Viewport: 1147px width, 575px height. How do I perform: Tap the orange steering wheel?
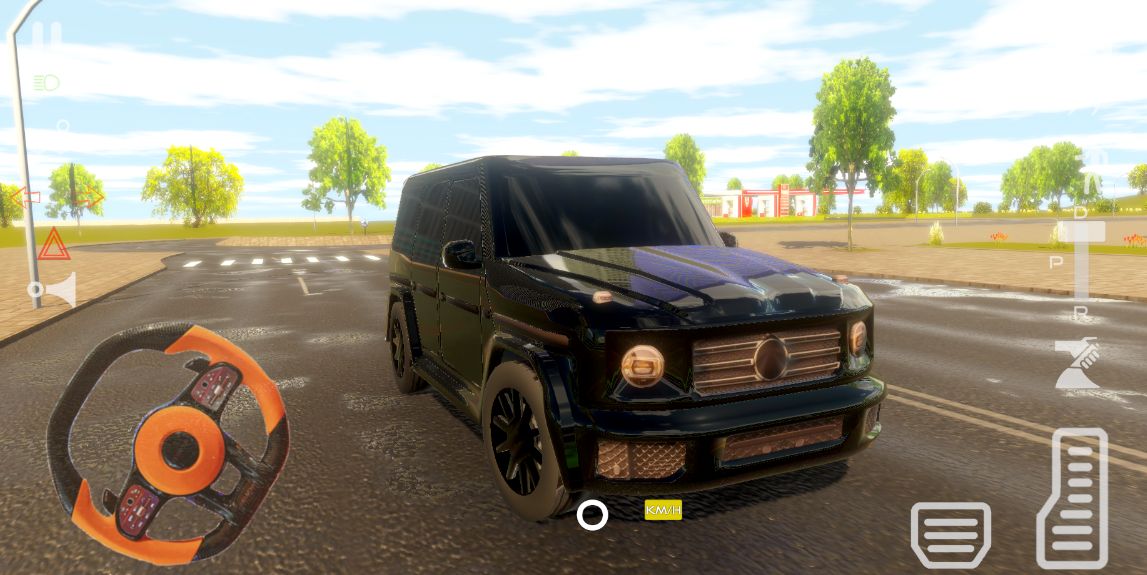coord(168,443)
